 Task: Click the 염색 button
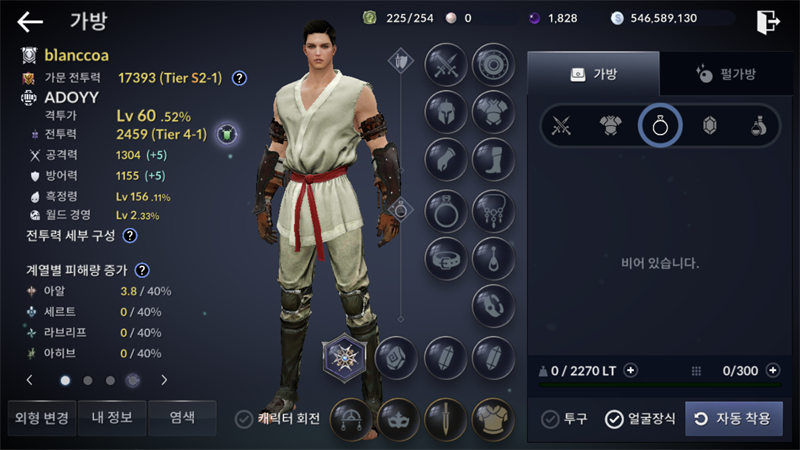coord(182,417)
